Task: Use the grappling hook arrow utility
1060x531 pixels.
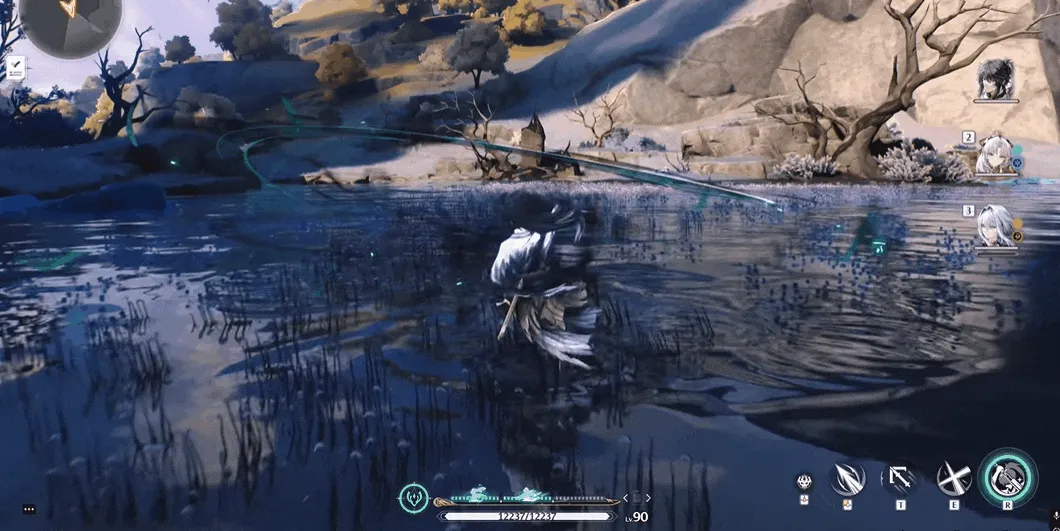Action: 899,478
